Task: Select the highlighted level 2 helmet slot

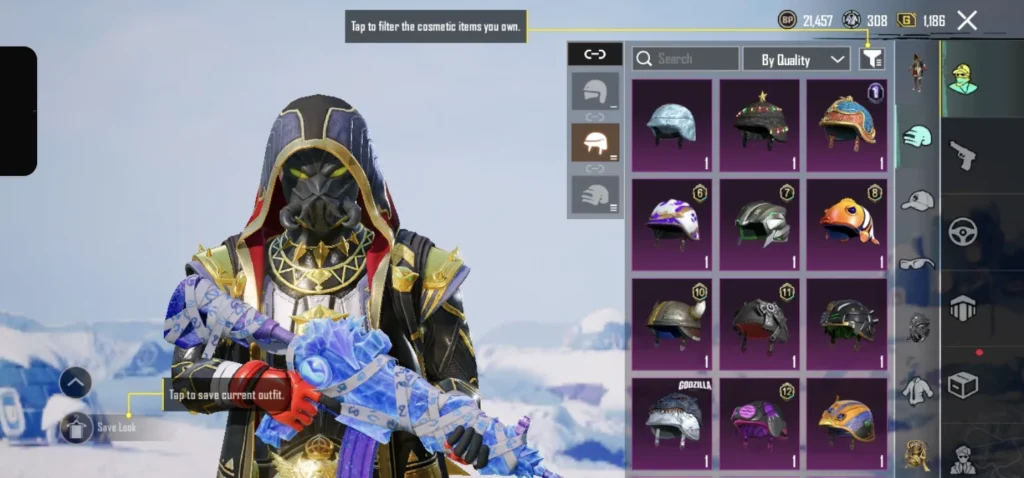Action: click(x=595, y=143)
